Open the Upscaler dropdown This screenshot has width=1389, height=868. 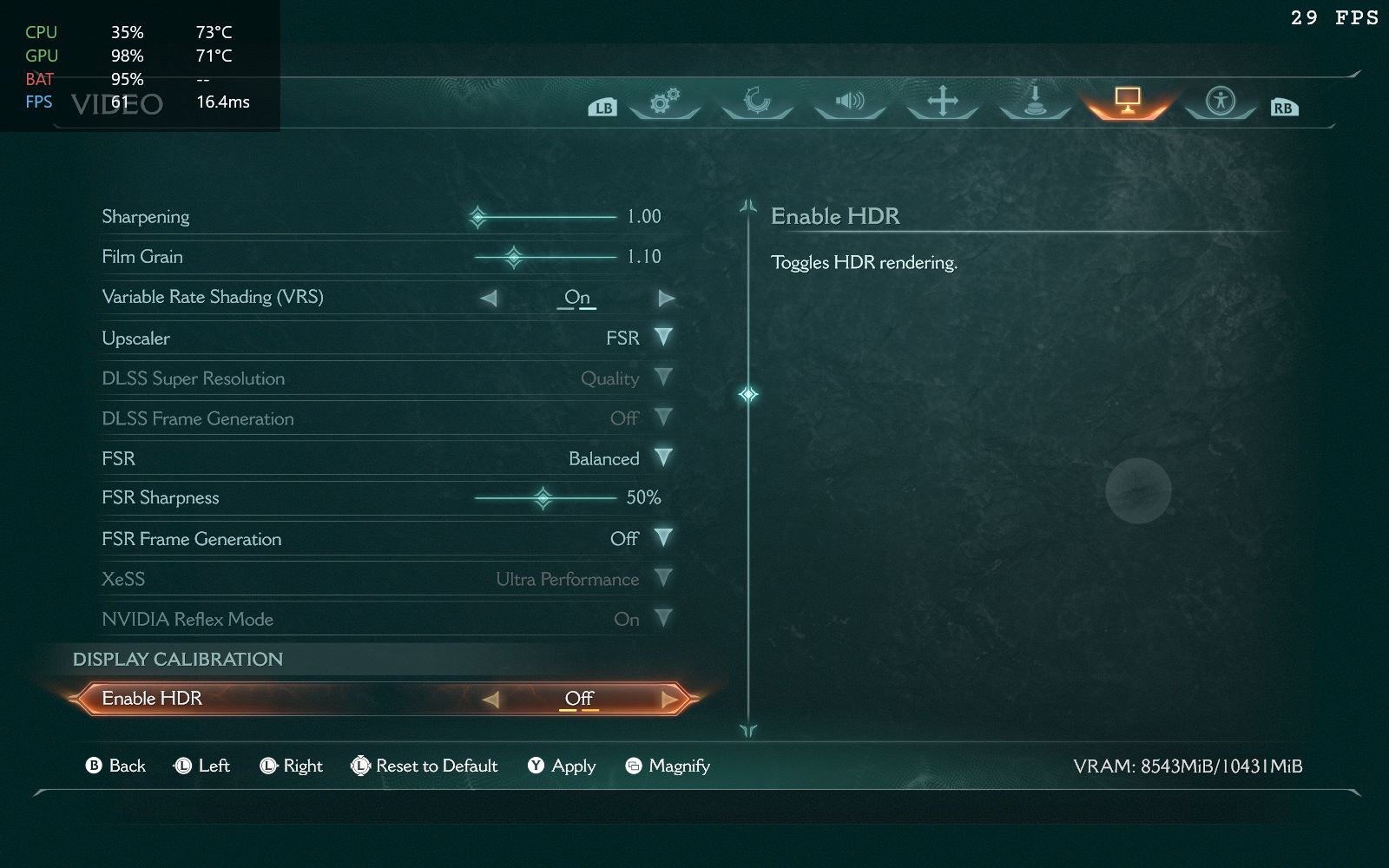click(663, 337)
